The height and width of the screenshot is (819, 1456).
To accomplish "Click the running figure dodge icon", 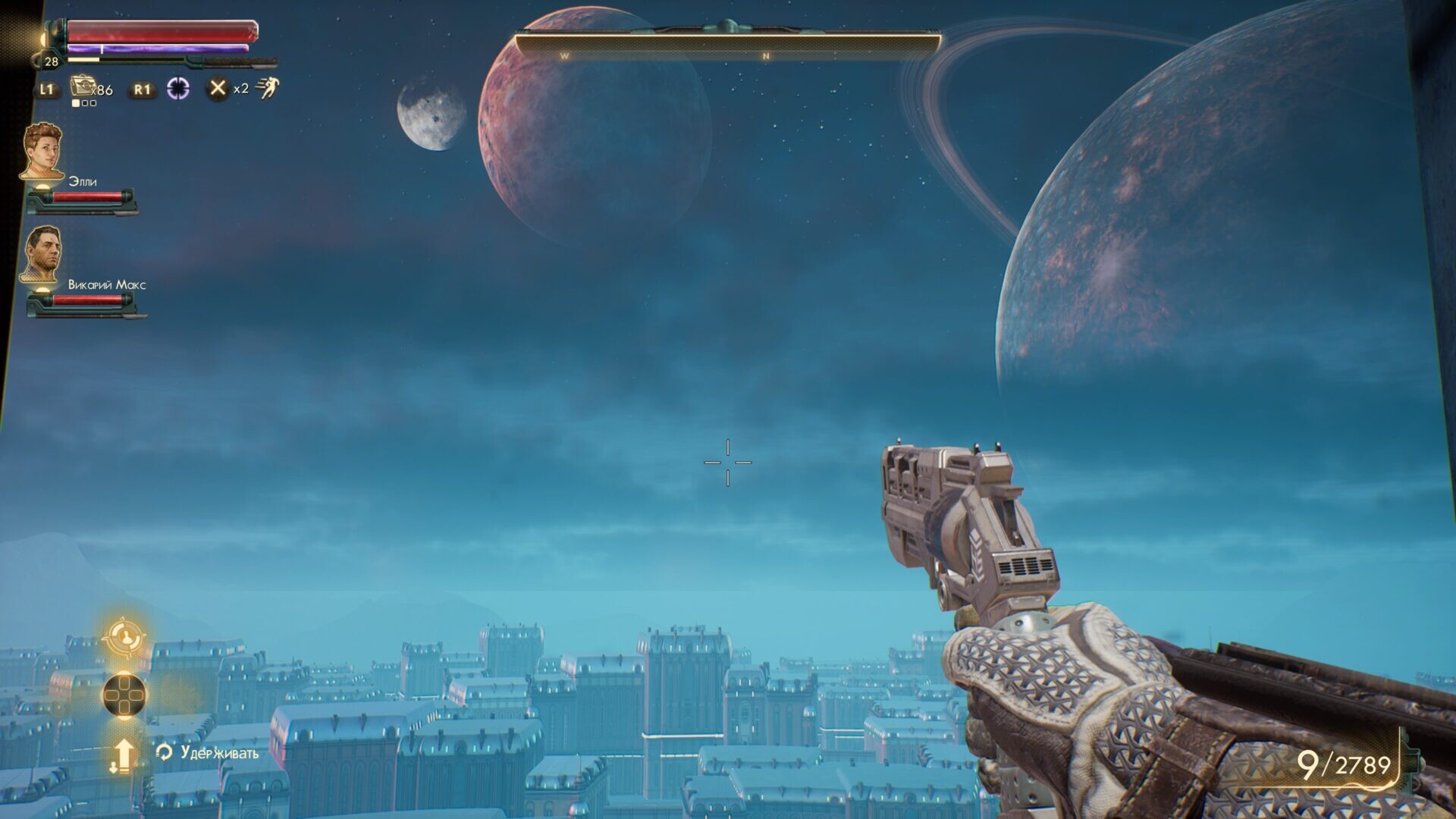I will point(267,89).
